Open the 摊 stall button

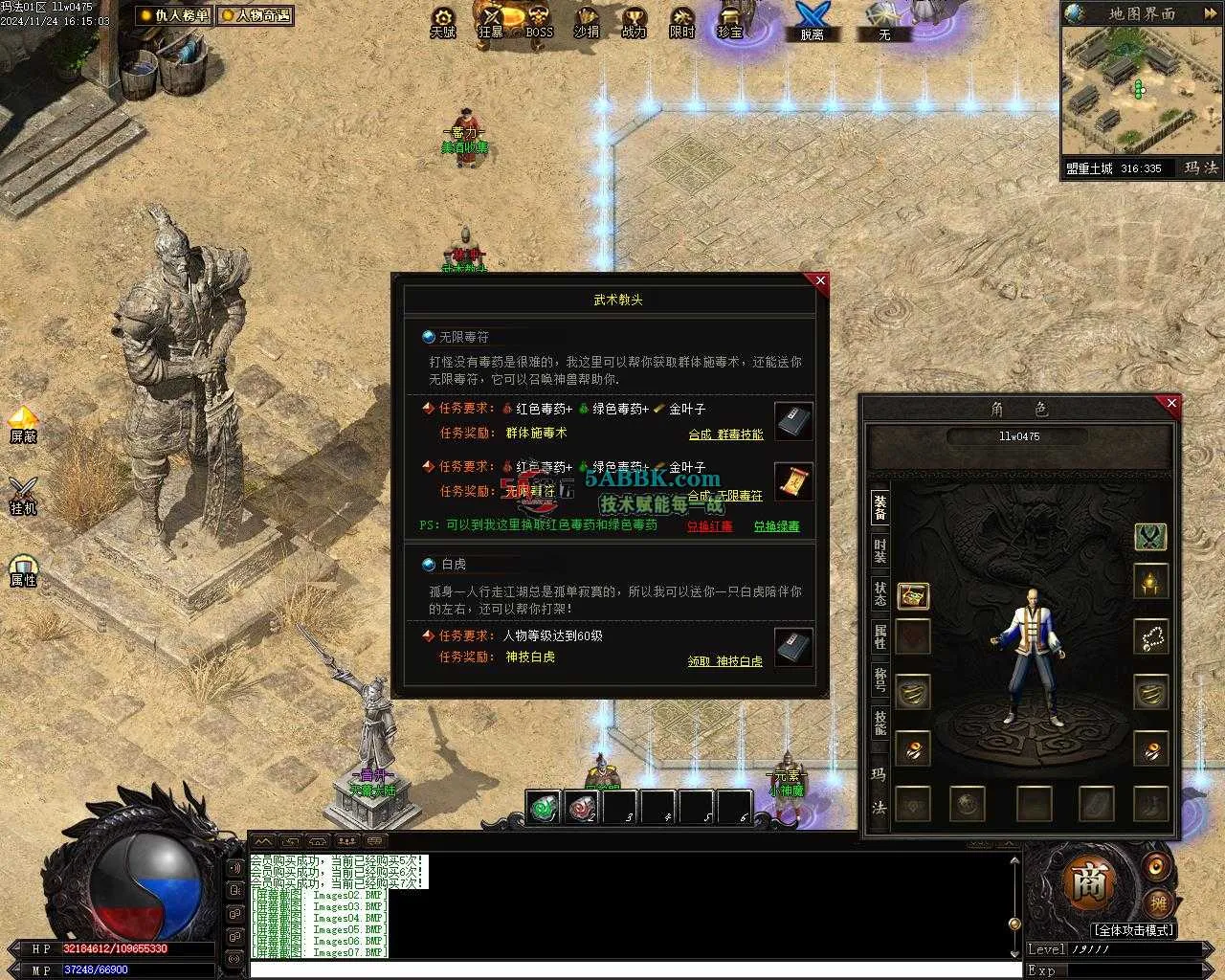pyautogui.click(x=1157, y=902)
